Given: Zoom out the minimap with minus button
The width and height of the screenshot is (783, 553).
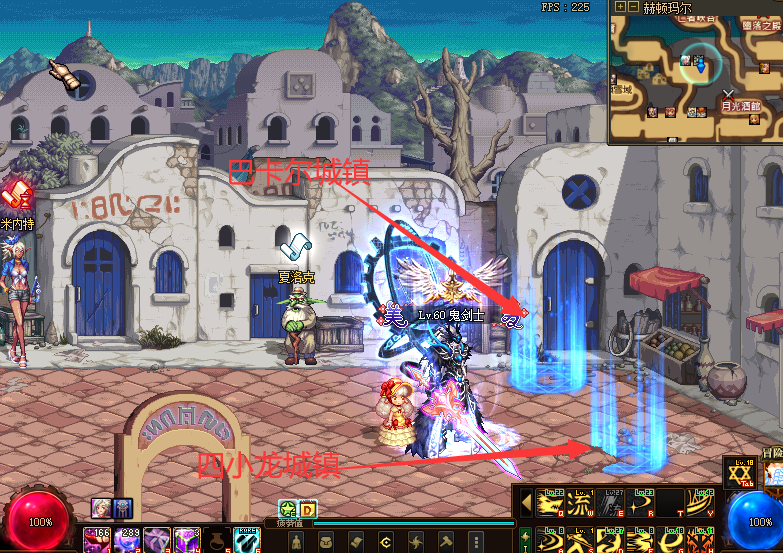Looking at the screenshot, I should 634,6.
